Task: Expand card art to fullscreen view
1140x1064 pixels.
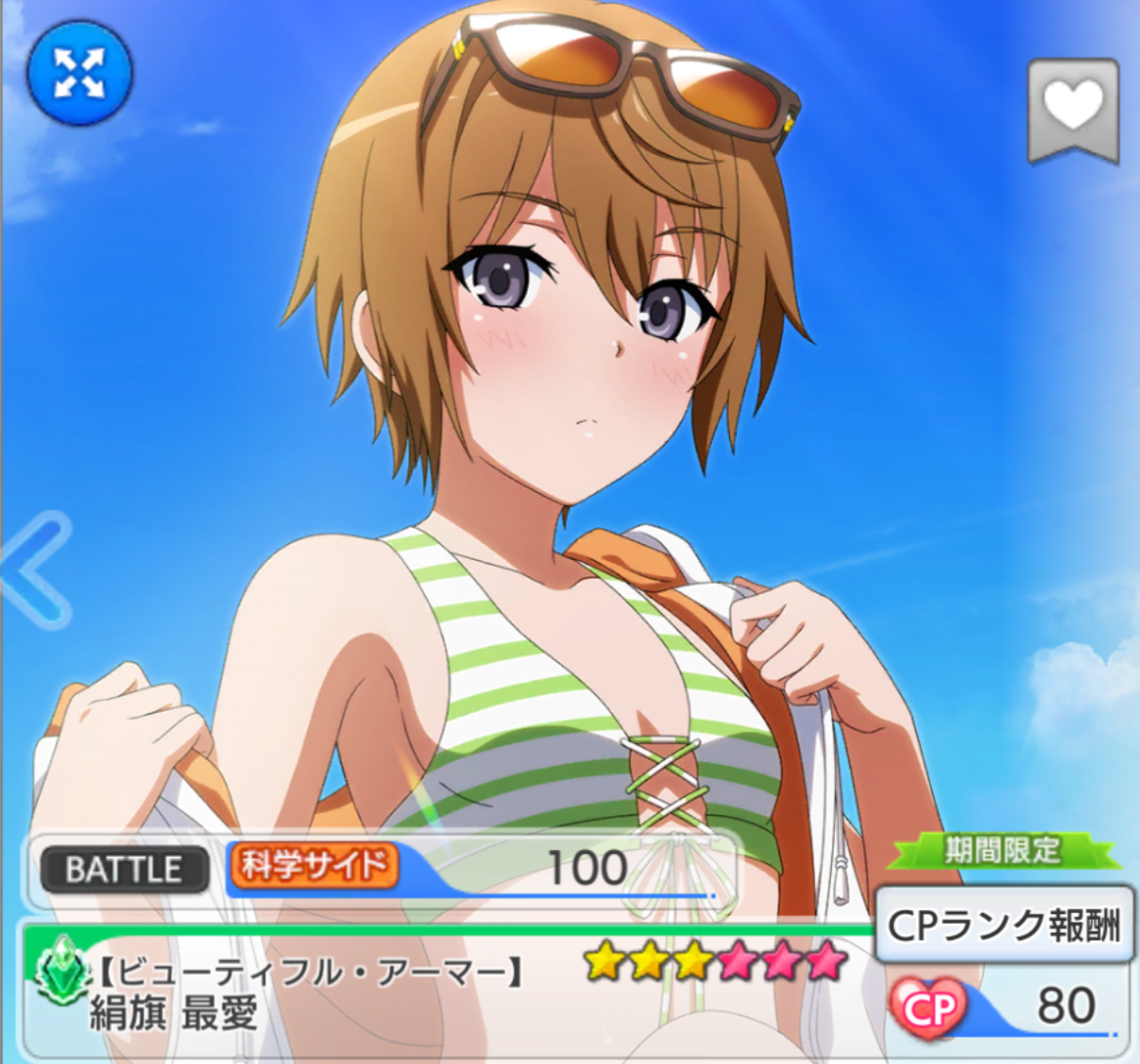Action: pyautogui.click(x=79, y=74)
